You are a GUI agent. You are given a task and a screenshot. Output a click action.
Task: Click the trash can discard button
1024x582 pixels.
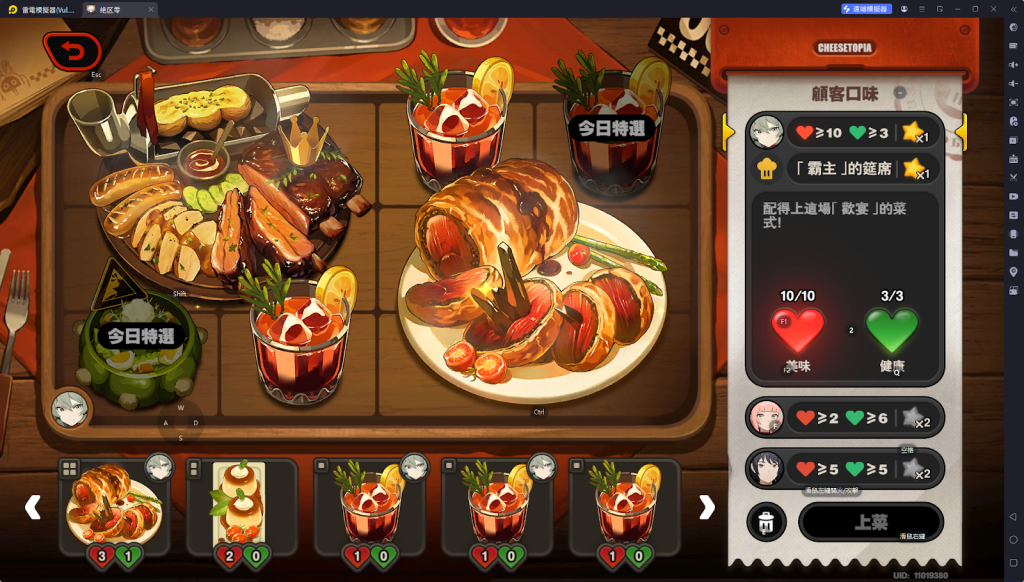(x=766, y=522)
